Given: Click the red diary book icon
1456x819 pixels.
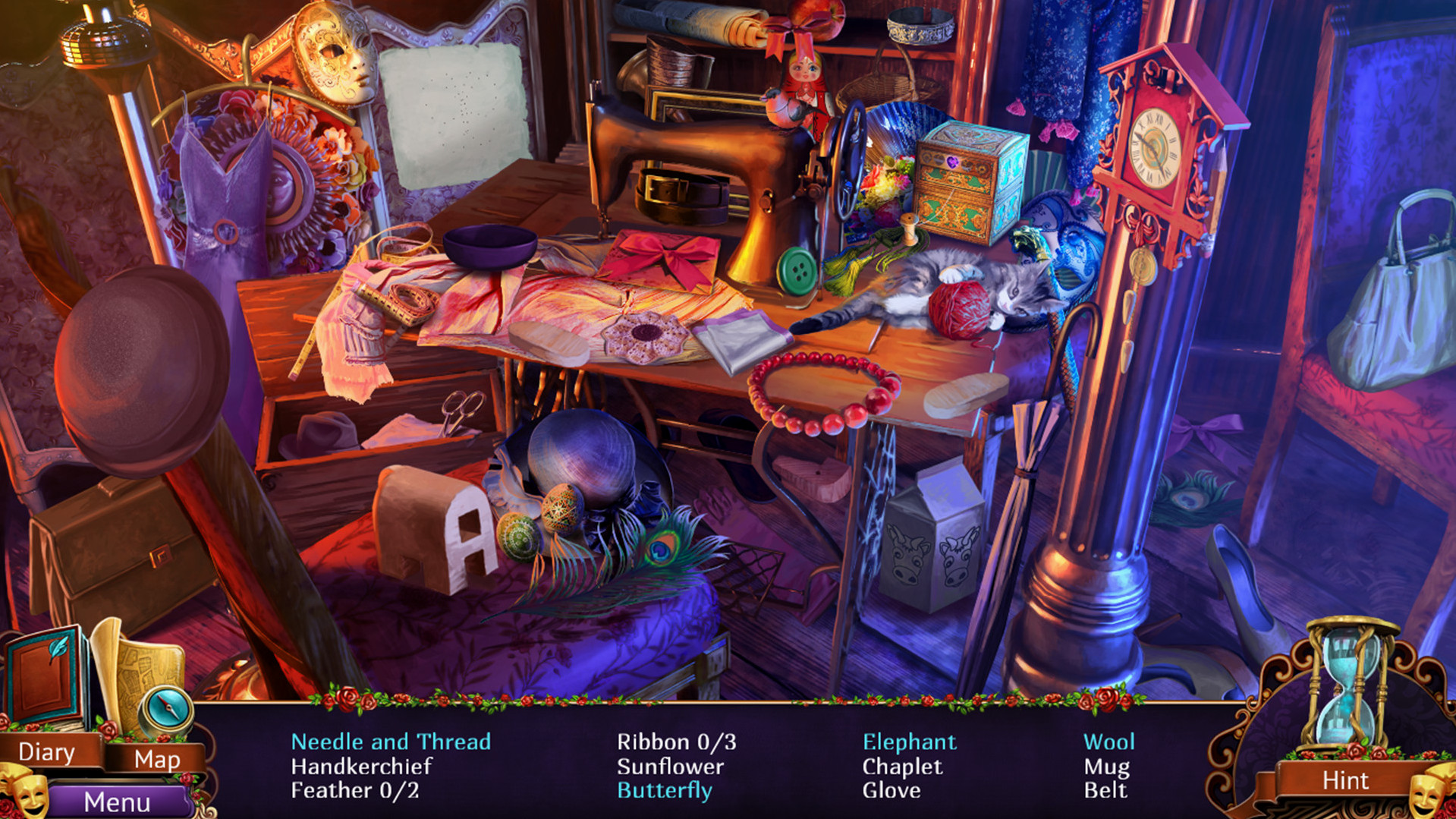Looking at the screenshot, I should coord(46,675).
